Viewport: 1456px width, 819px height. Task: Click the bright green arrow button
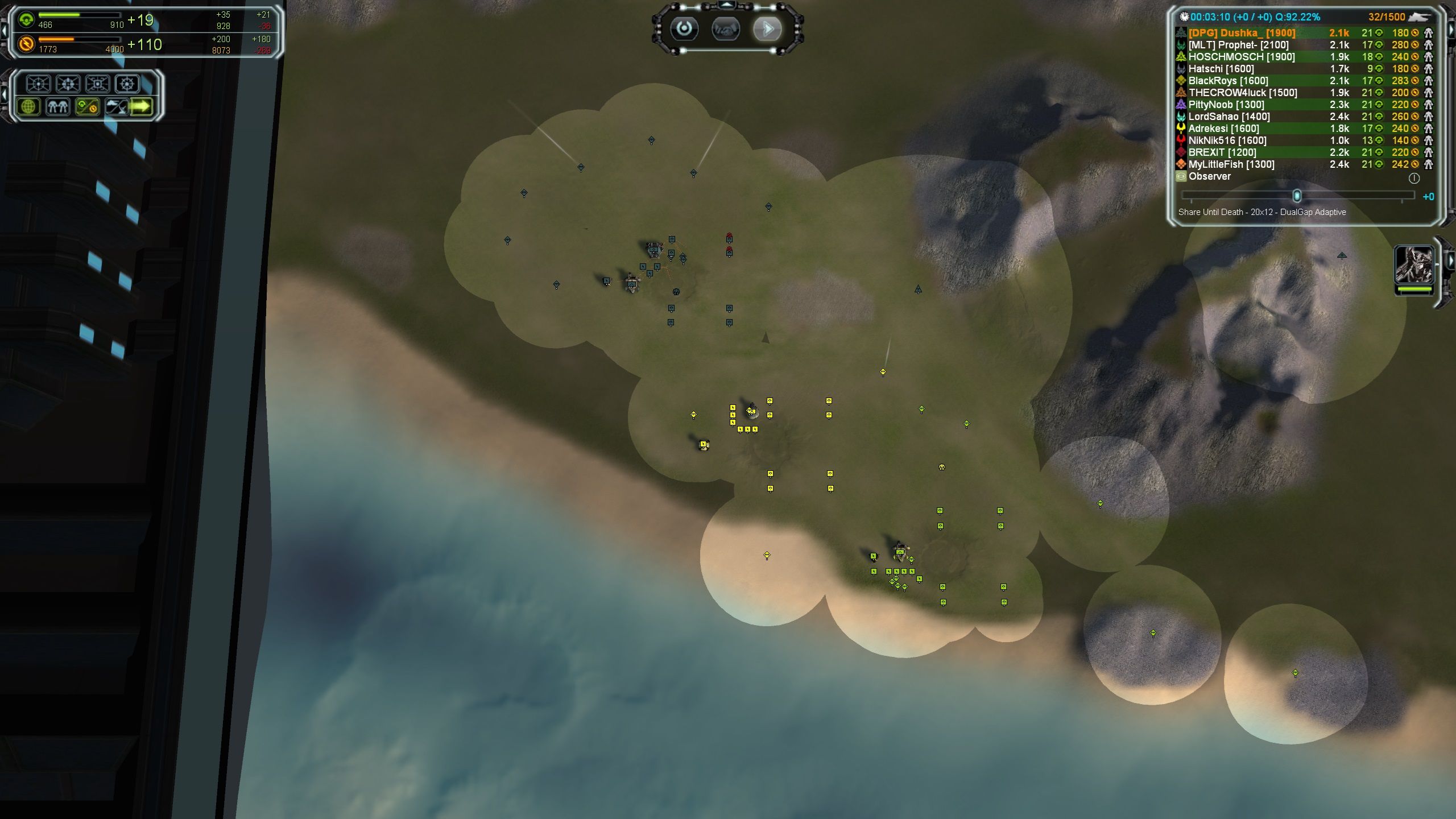pos(141,106)
